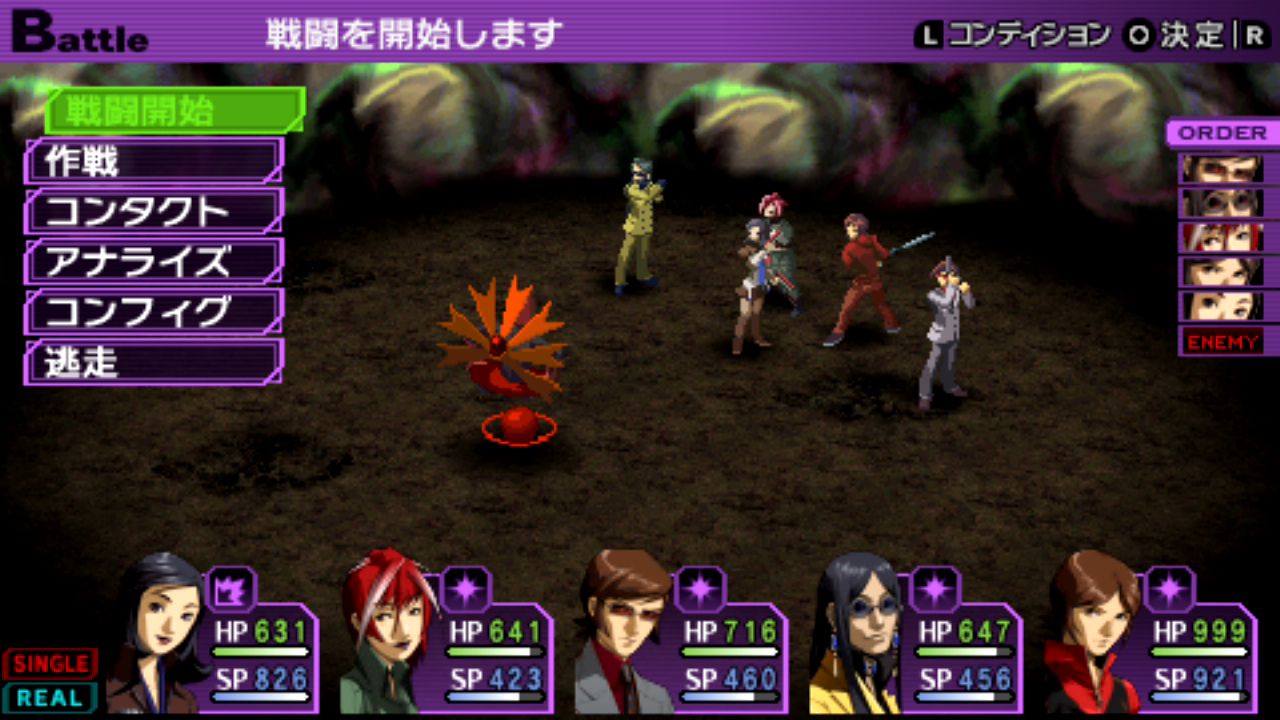
Task: Click the red ENEMY entry in turn order
Action: (1222, 342)
